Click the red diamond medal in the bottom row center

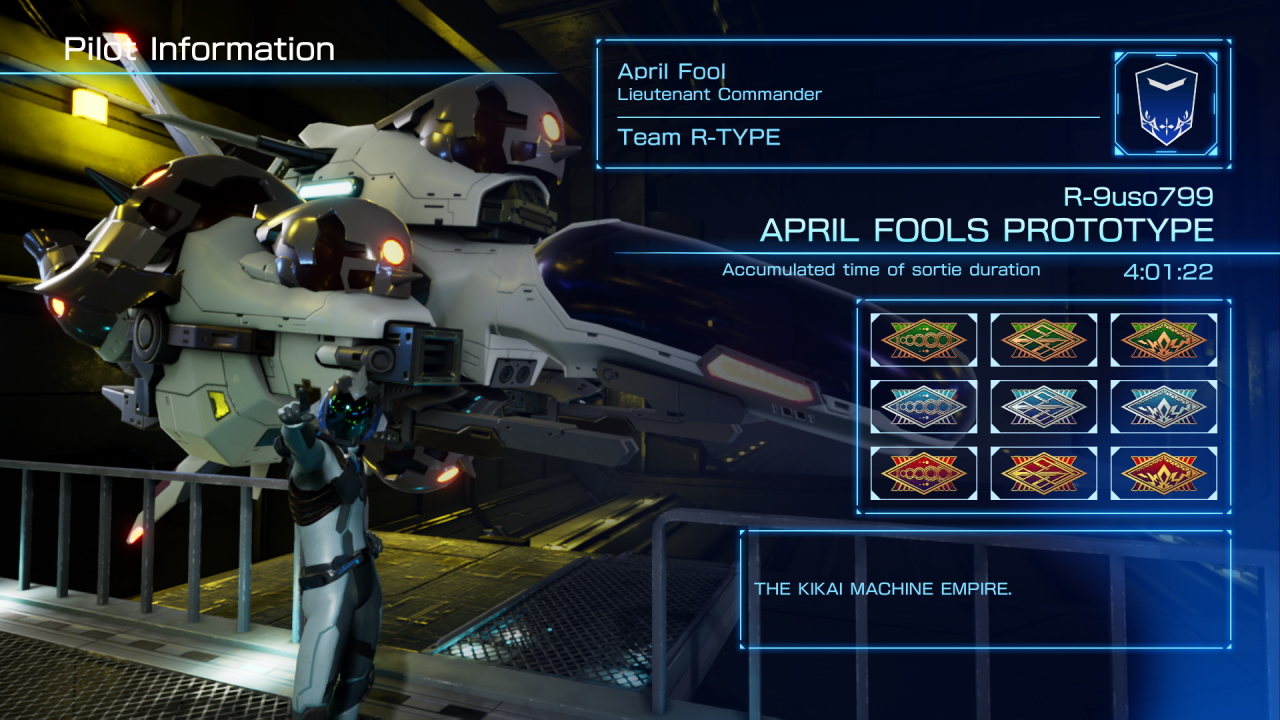click(x=1043, y=473)
